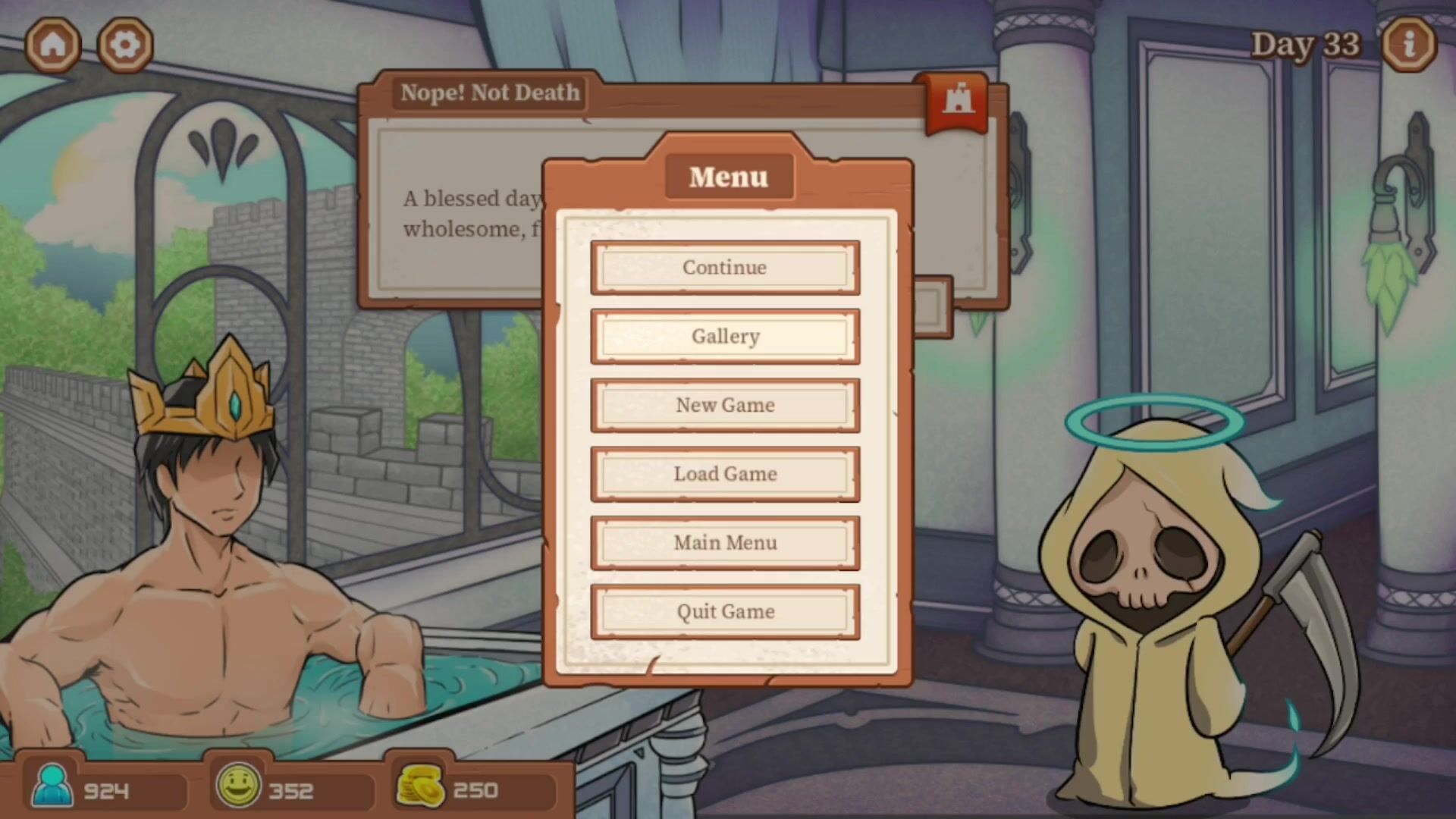This screenshot has width=1456, height=819.
Task: Choose Continue in the menu
Action: click(x=725, y=268)
